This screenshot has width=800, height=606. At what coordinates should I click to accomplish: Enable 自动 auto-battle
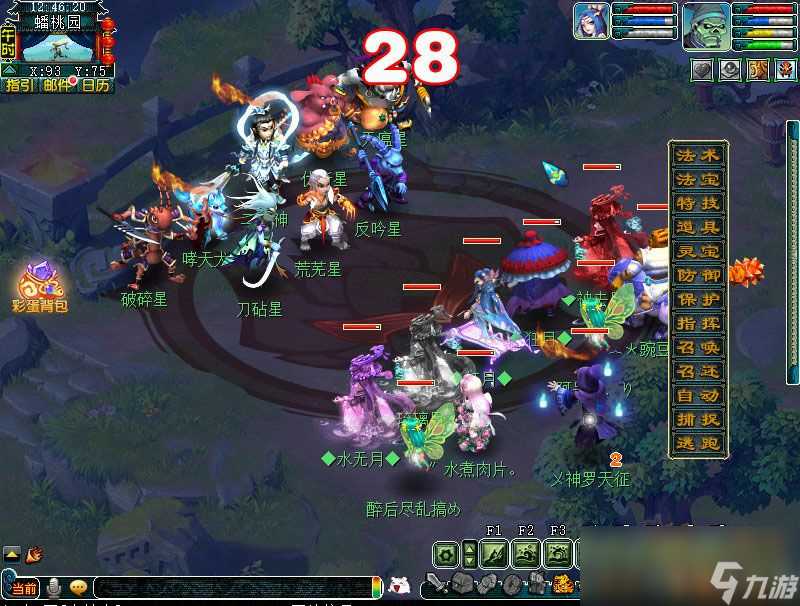pyautogui.click(x=698, y=396)
